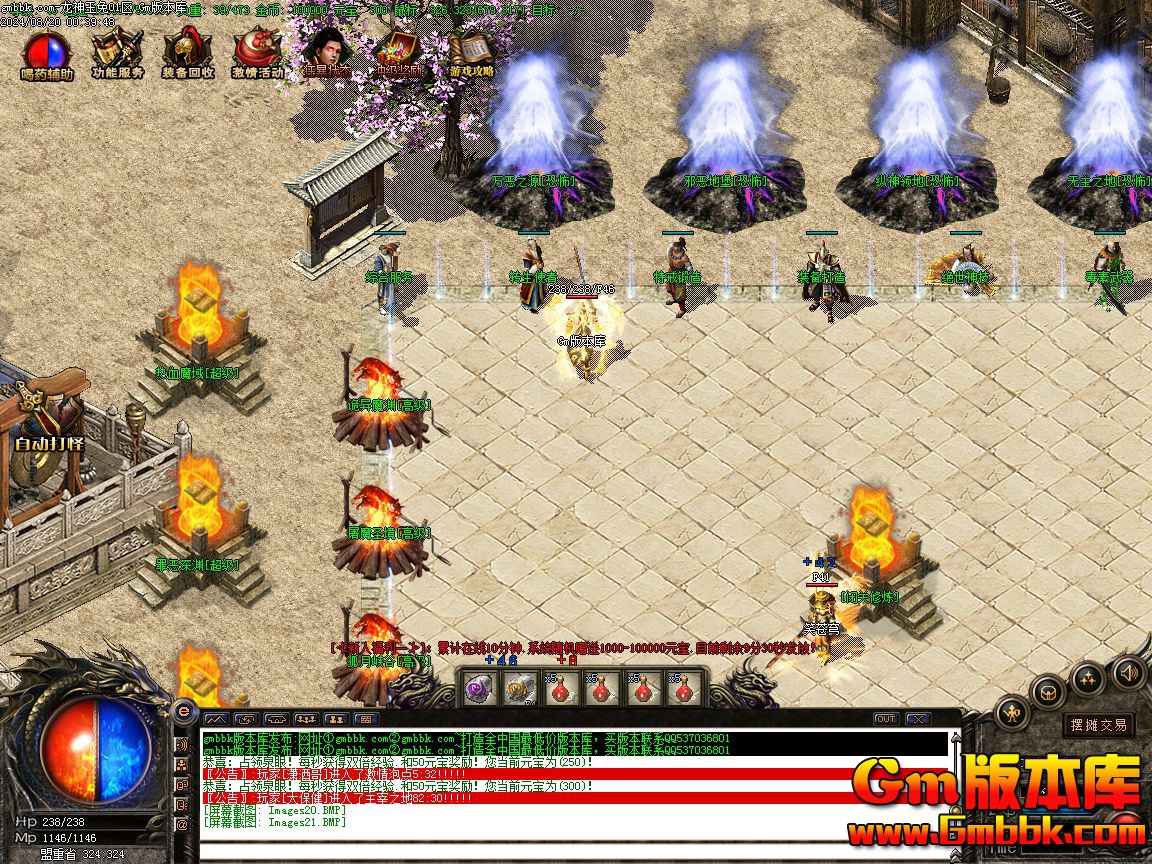Click the round 'e' button by chat

pos(183,711)
